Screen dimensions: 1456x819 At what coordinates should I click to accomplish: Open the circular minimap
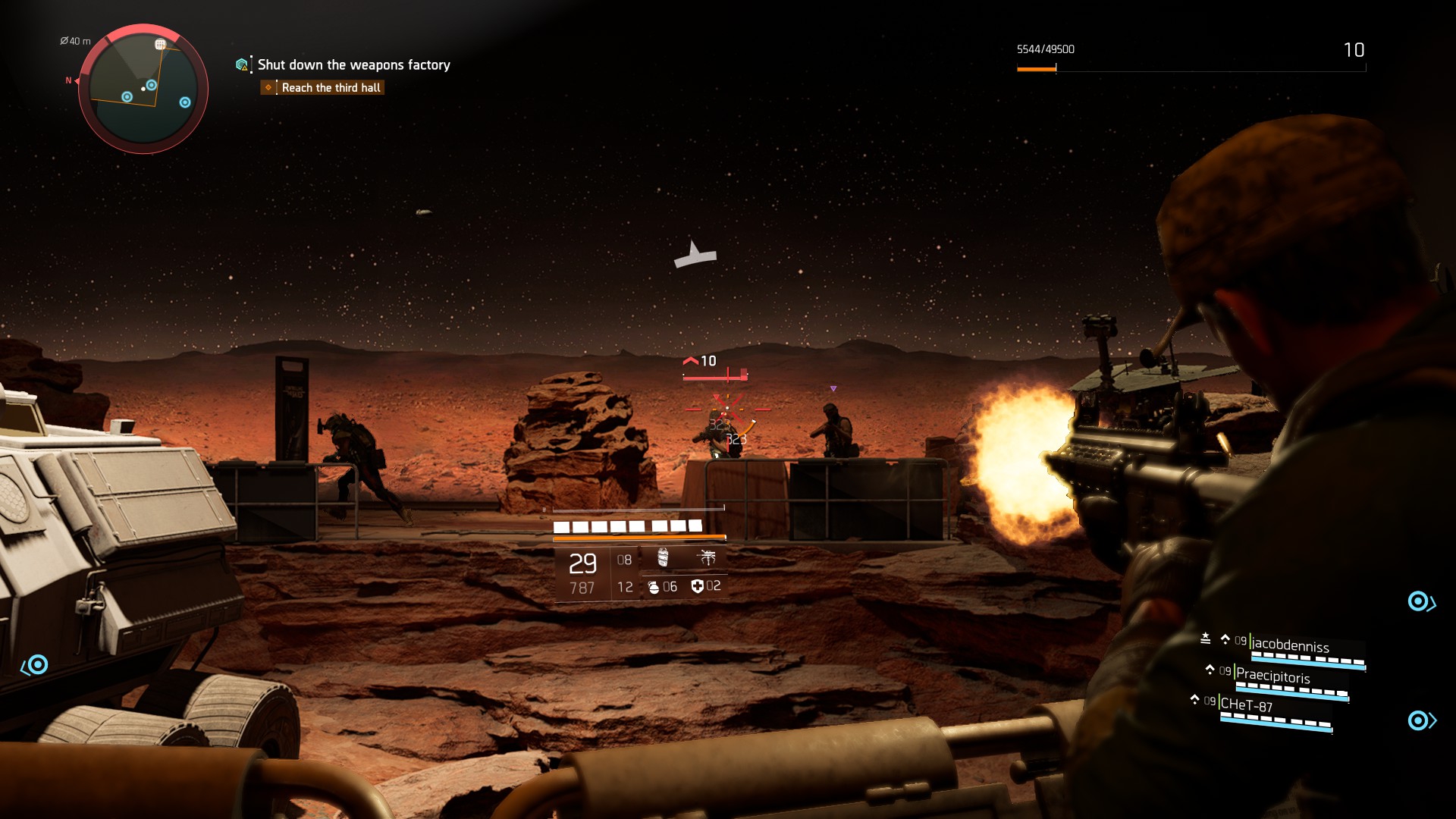coord(143,89)
